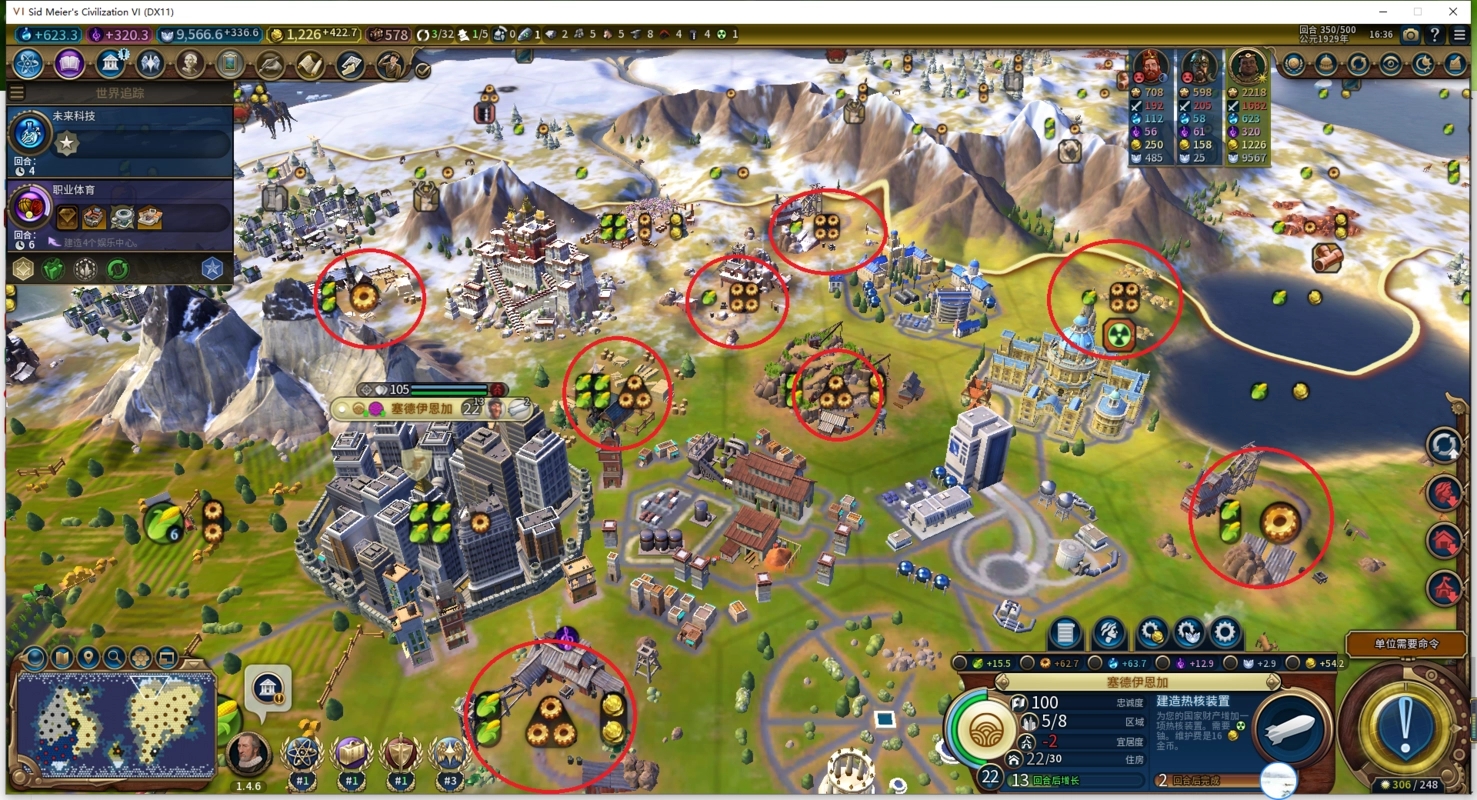Show the Great People portrait screen
1477x800 pixels.
coord(190,65)
